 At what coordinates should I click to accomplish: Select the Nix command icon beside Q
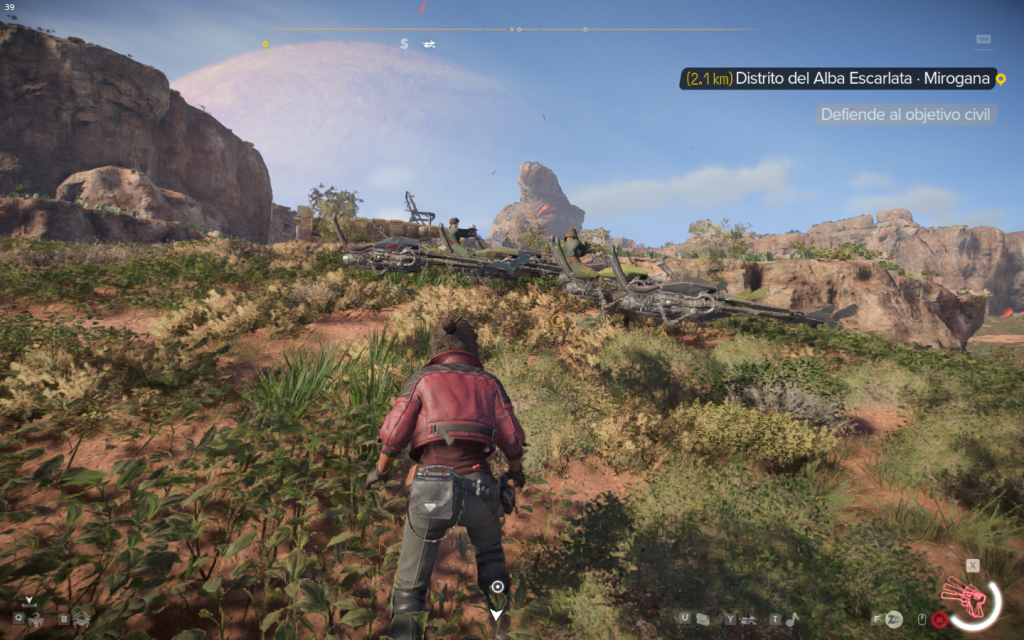point(36,619)
